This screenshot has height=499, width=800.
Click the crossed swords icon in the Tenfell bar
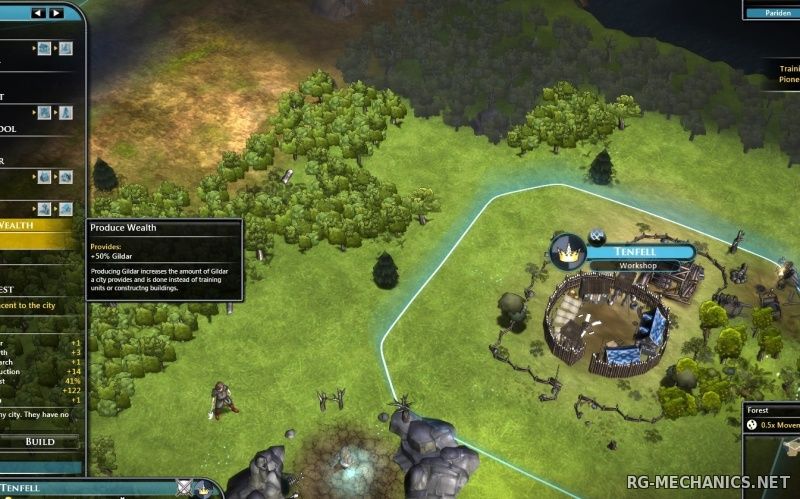point(183,488)
